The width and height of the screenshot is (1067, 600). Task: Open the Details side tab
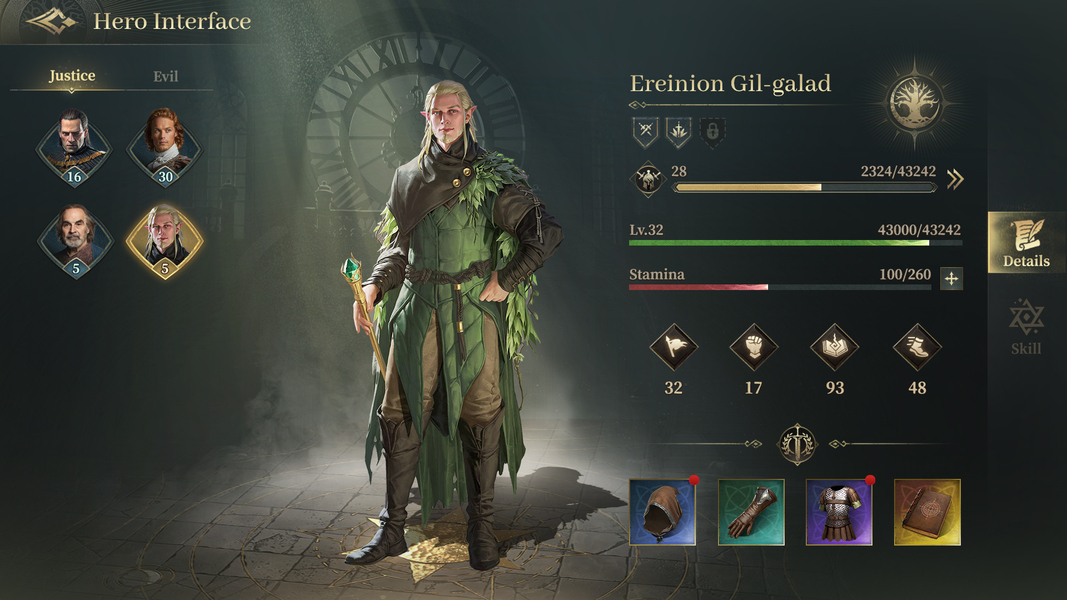click(1026, 243)
